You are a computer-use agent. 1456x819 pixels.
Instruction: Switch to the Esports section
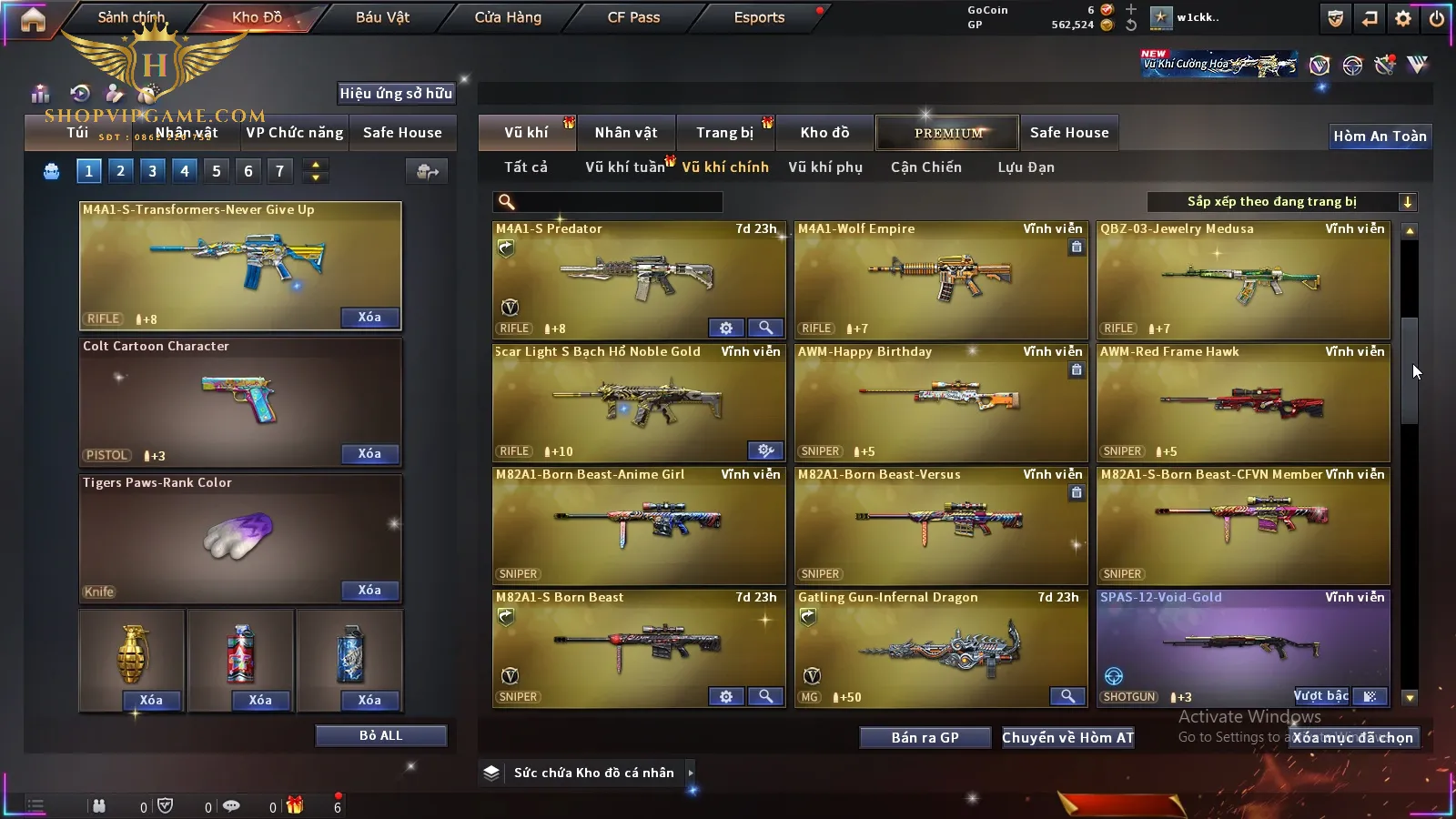tap(759, 17)
